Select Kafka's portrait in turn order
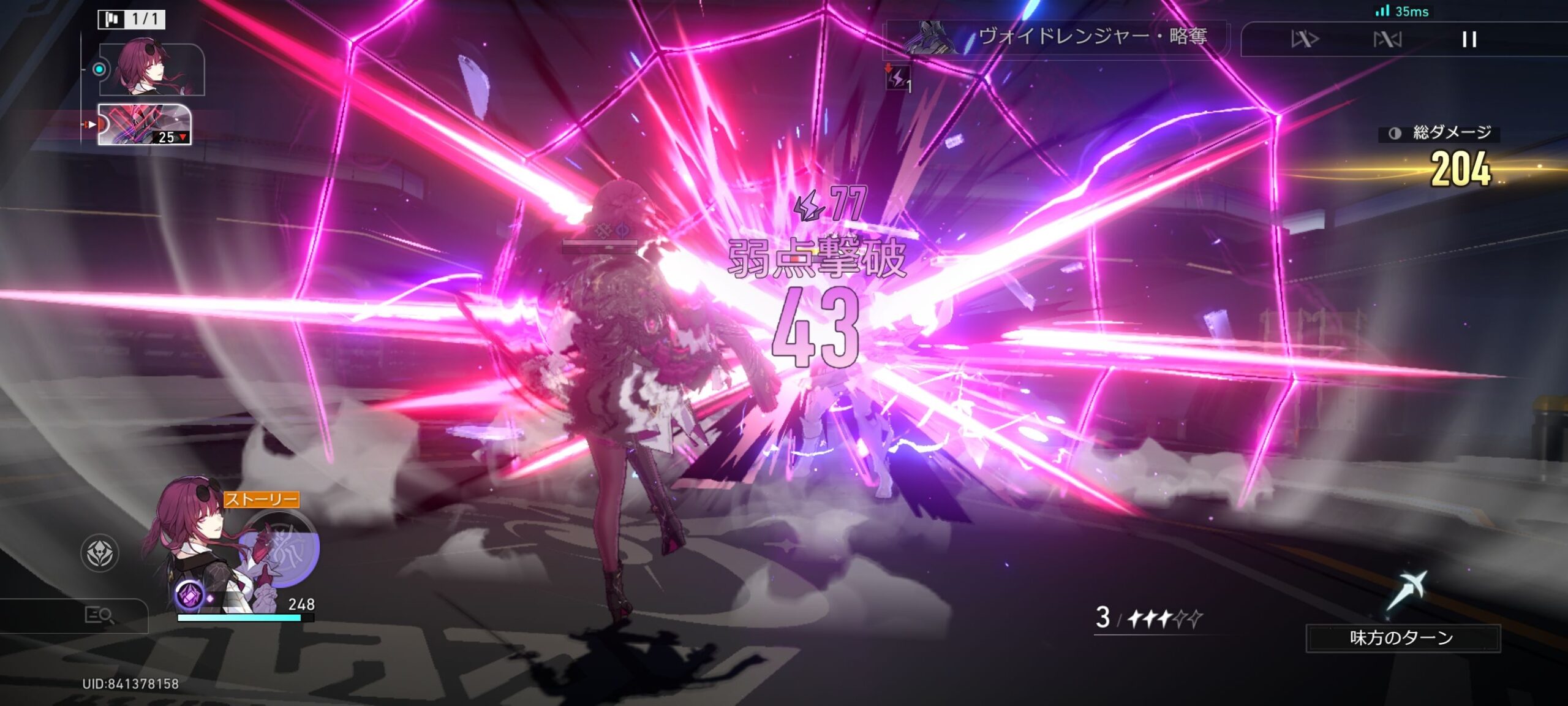 [151, 69]
